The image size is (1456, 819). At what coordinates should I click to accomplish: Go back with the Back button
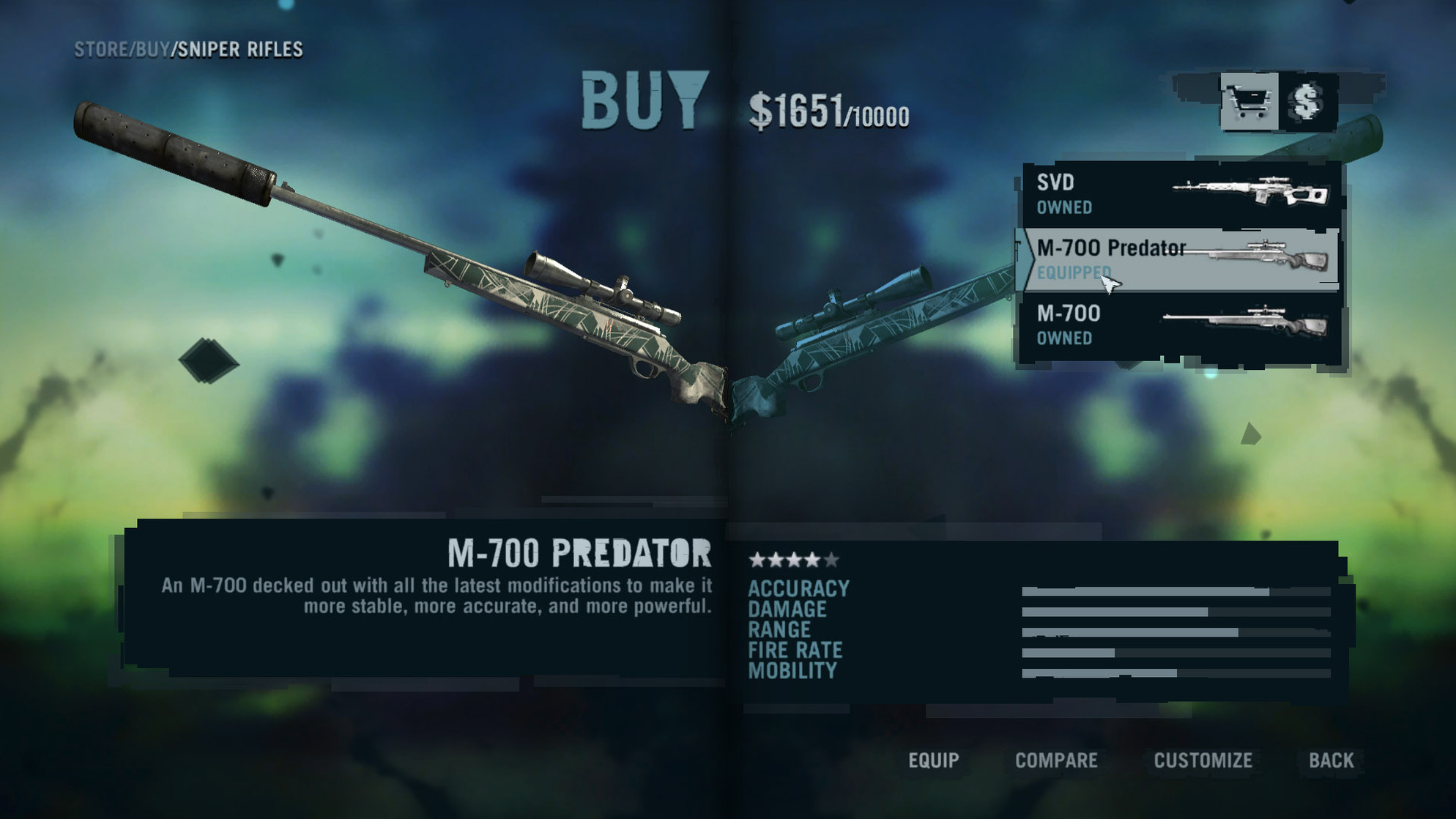click(1331, 760)
